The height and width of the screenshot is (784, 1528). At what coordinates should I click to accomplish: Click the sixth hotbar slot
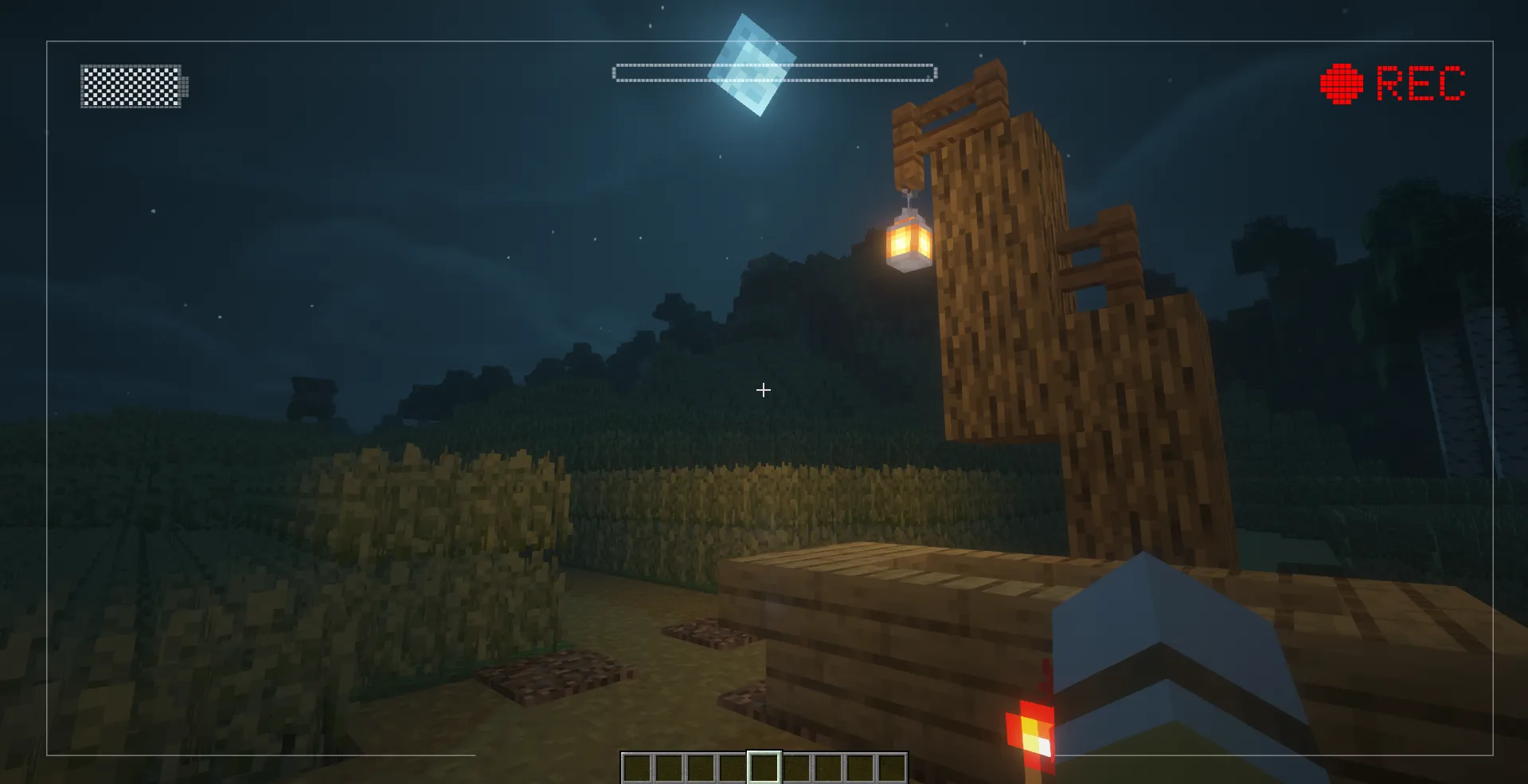pyautogui.click(x=795, y=766)
